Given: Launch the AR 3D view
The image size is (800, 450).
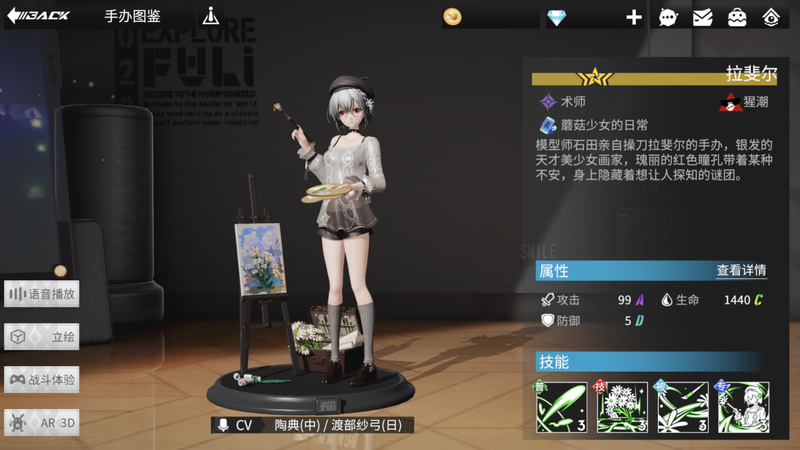Looking at the screenshot, I should (42, 423).
